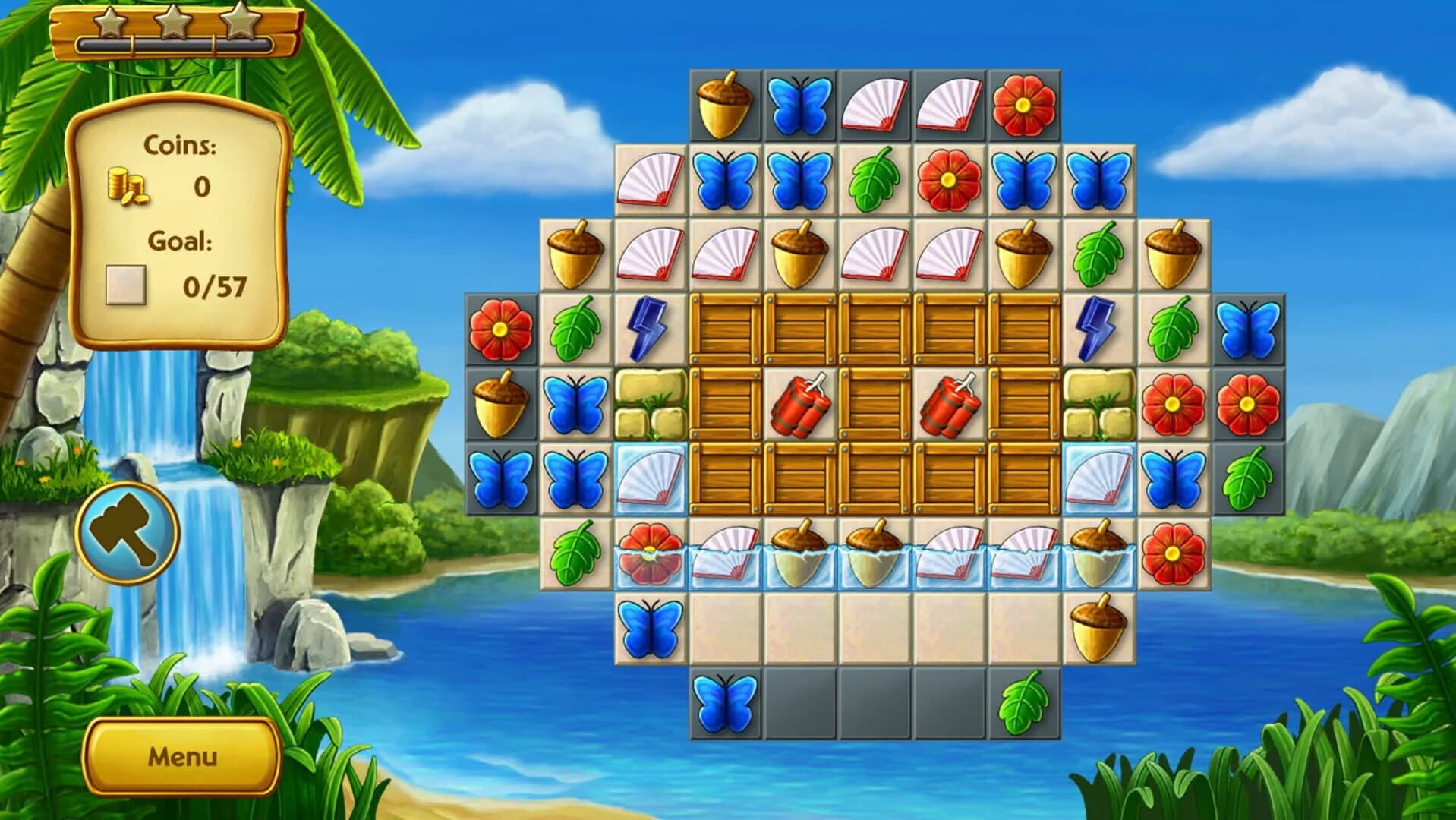Select the red flower frozen in ice
The width and height of the screenshot is (1456, 820).
[x=651, y=554]
